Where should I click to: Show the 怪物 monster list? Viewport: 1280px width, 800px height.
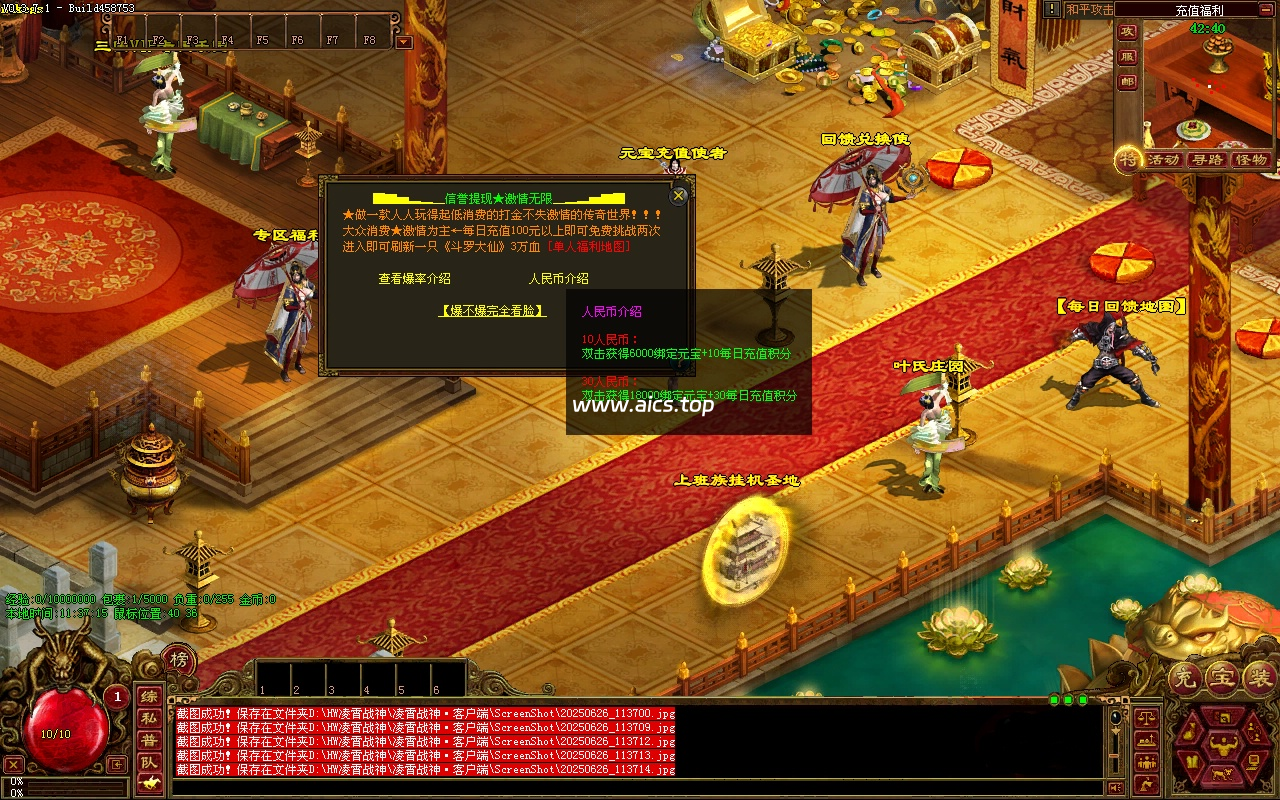(x=1251, y=160)
